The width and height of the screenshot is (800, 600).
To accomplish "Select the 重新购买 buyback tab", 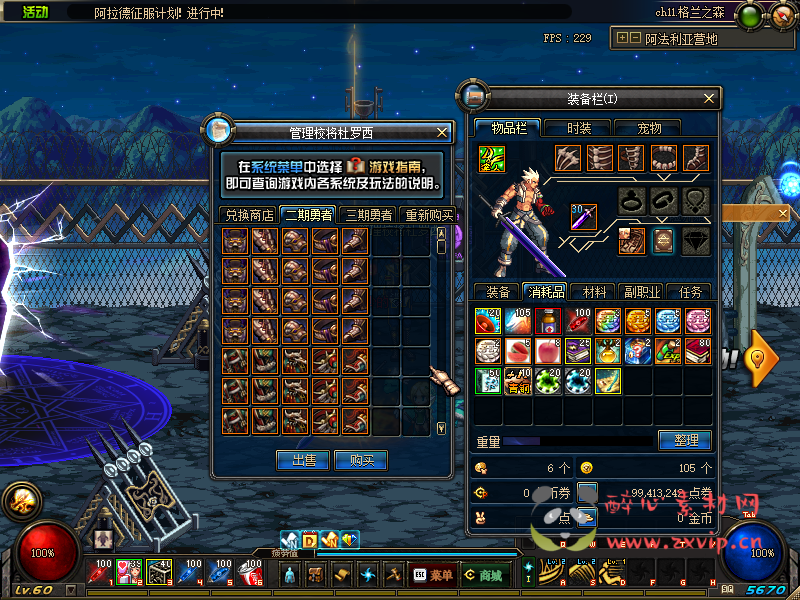I will (x=428, y=215).
